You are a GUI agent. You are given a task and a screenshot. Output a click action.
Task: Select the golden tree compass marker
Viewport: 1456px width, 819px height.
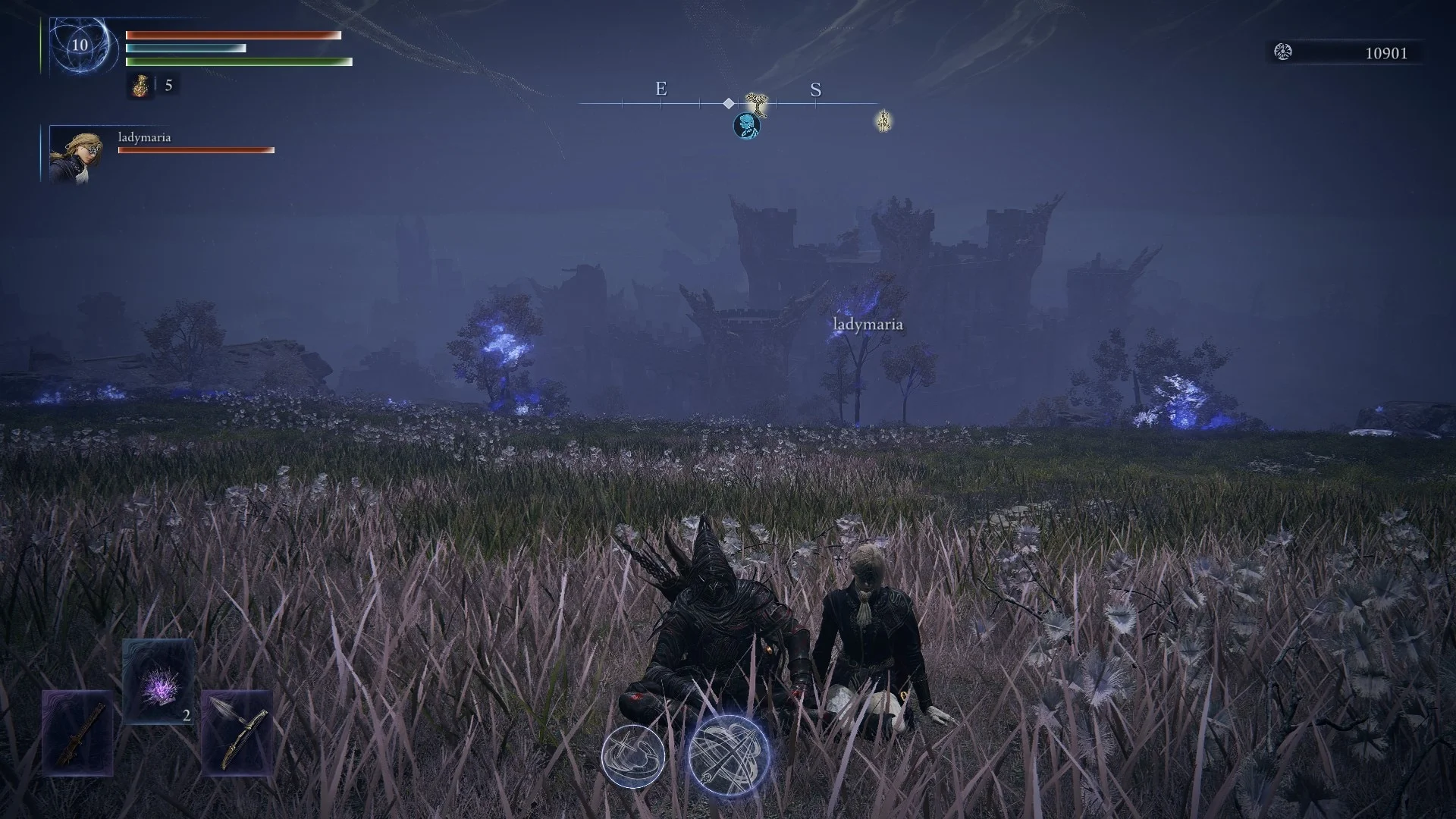(x=755, y=103)
